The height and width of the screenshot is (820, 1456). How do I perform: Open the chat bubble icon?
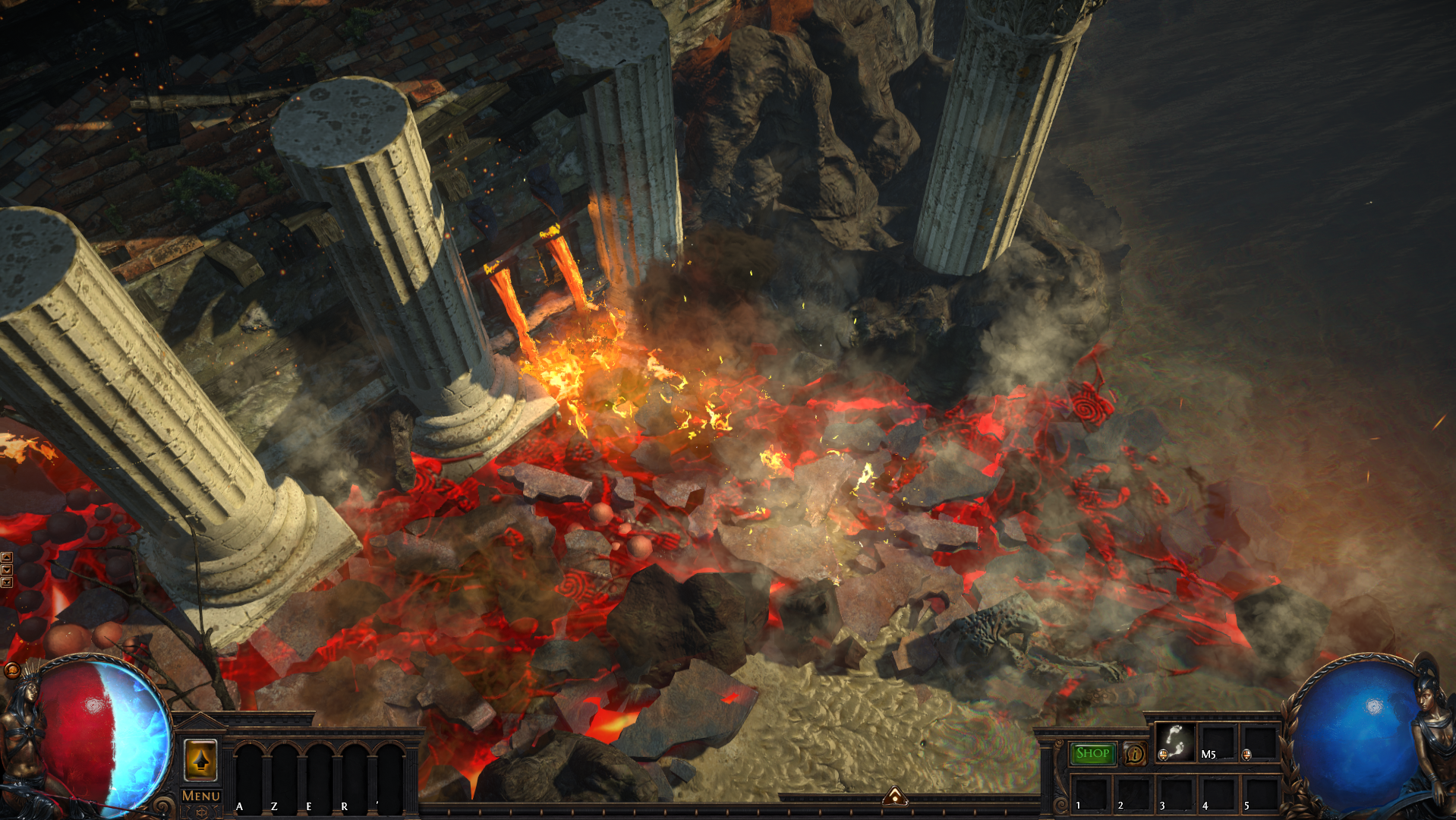(x=11, y=670)
